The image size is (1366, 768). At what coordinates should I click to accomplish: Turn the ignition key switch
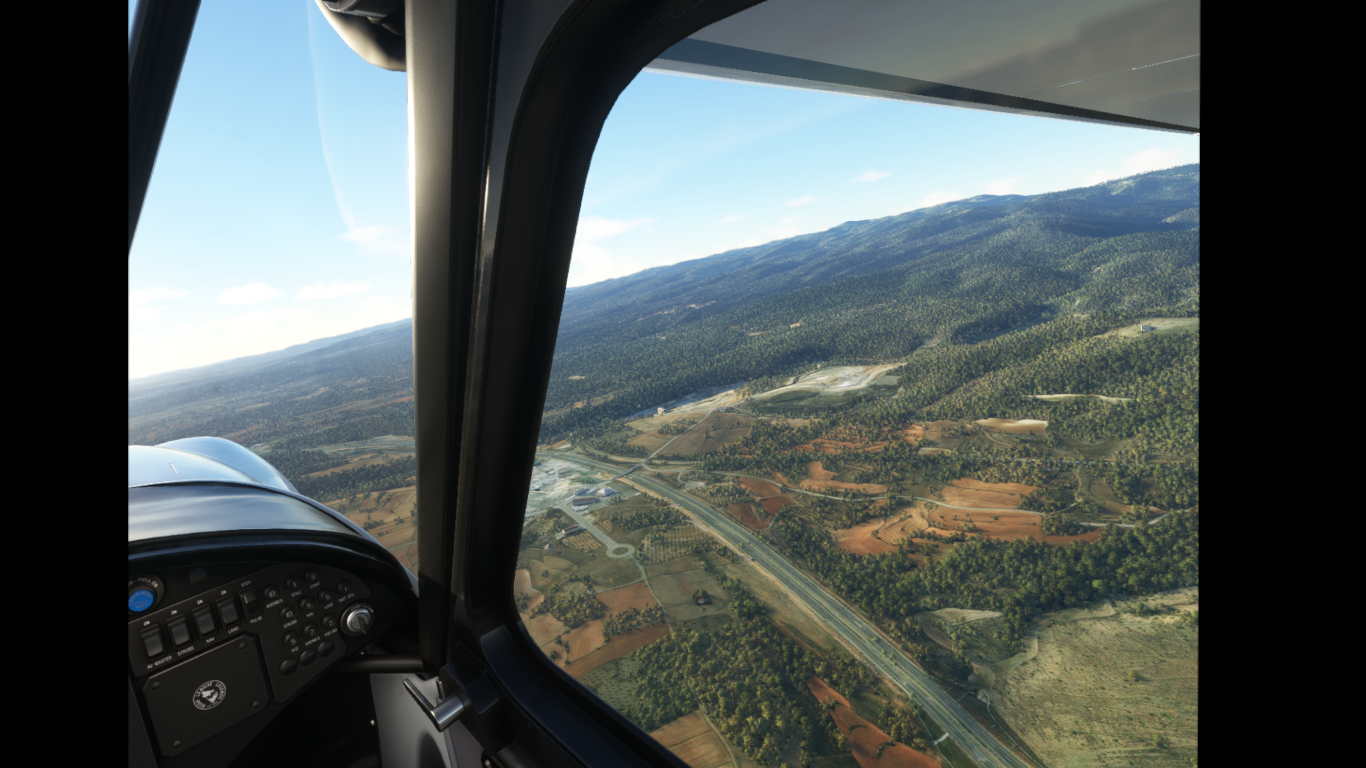tap(357, 620)
